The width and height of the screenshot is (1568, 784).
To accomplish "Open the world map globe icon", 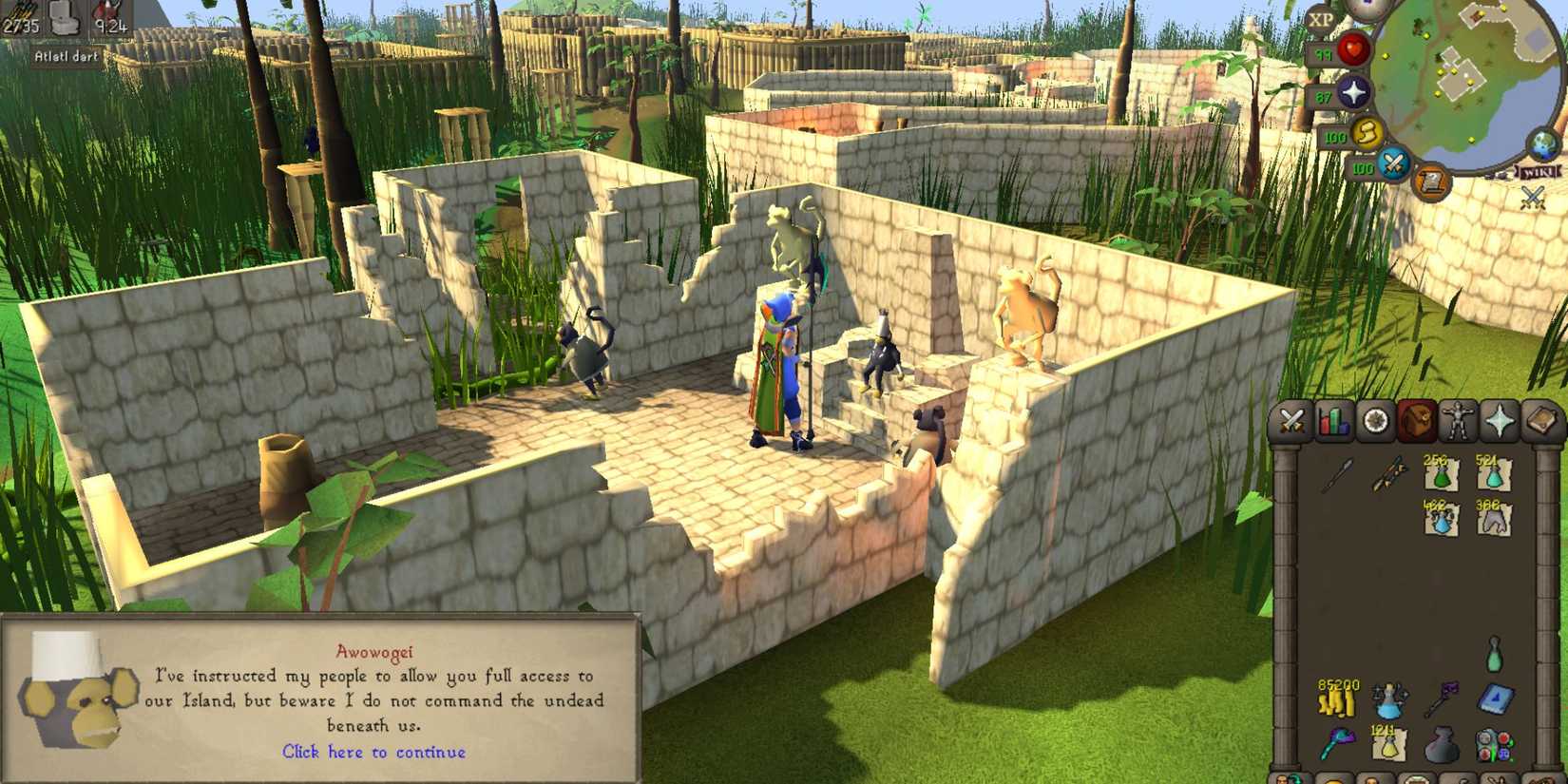I will point(1541,145).
